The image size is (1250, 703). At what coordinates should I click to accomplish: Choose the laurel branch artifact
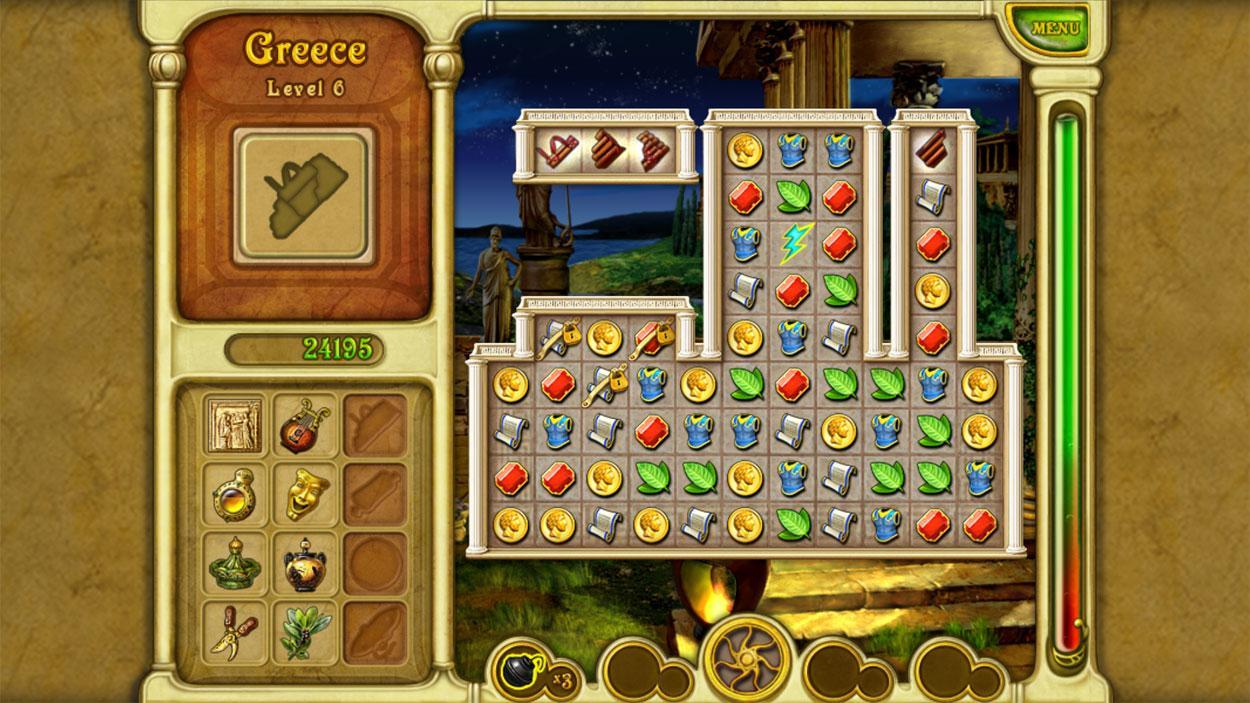(305, 632)
